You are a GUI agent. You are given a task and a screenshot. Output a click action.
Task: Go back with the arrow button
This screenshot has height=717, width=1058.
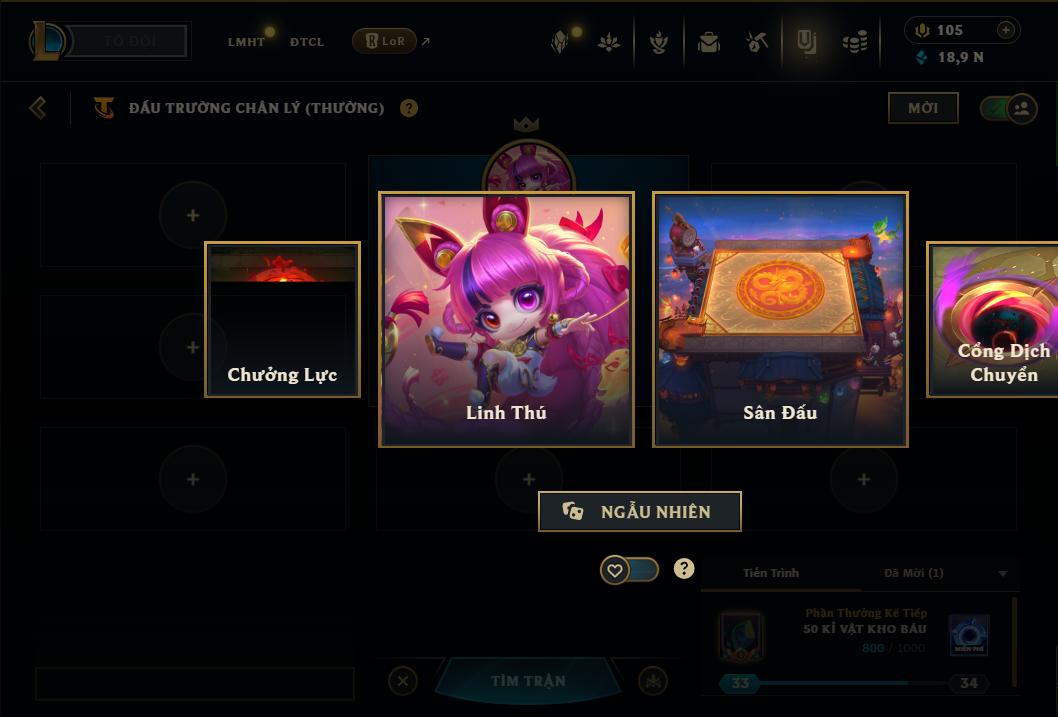tap(38, 107)
